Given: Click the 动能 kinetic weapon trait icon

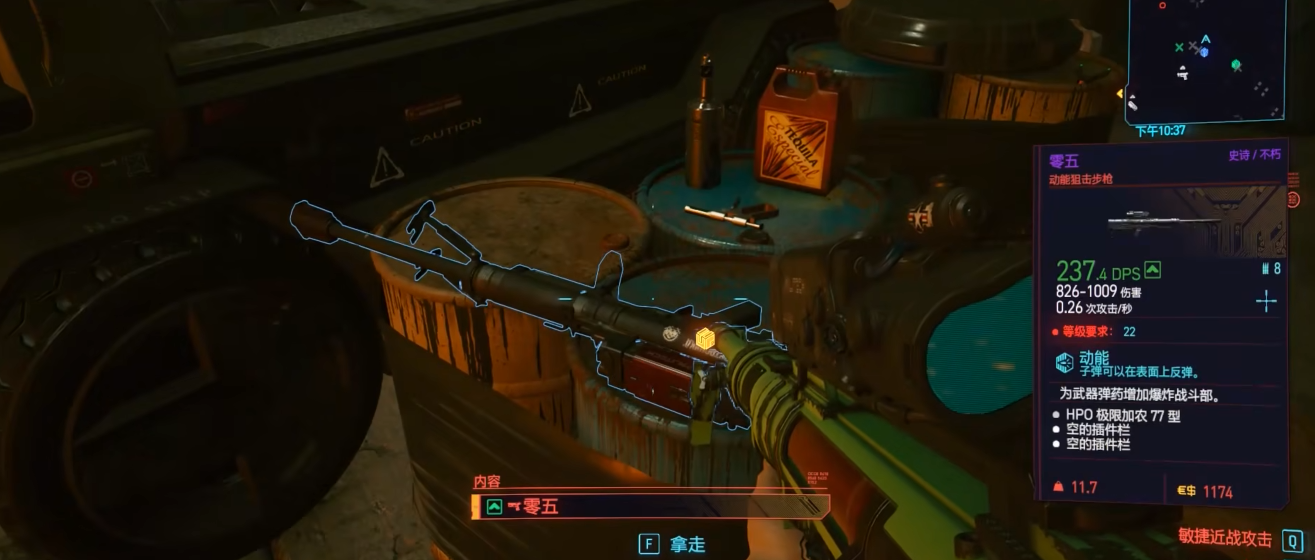Looking at the screenshot, I should [1064, 361].
